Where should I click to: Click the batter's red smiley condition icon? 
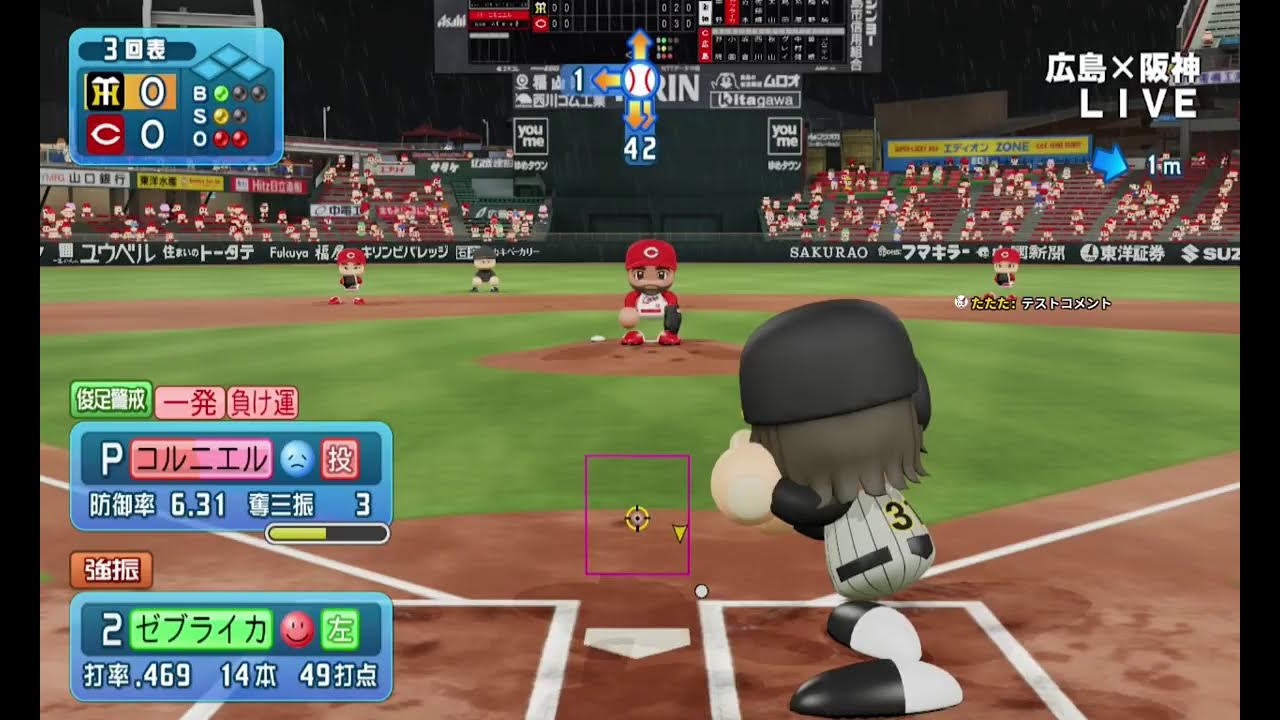297,629
